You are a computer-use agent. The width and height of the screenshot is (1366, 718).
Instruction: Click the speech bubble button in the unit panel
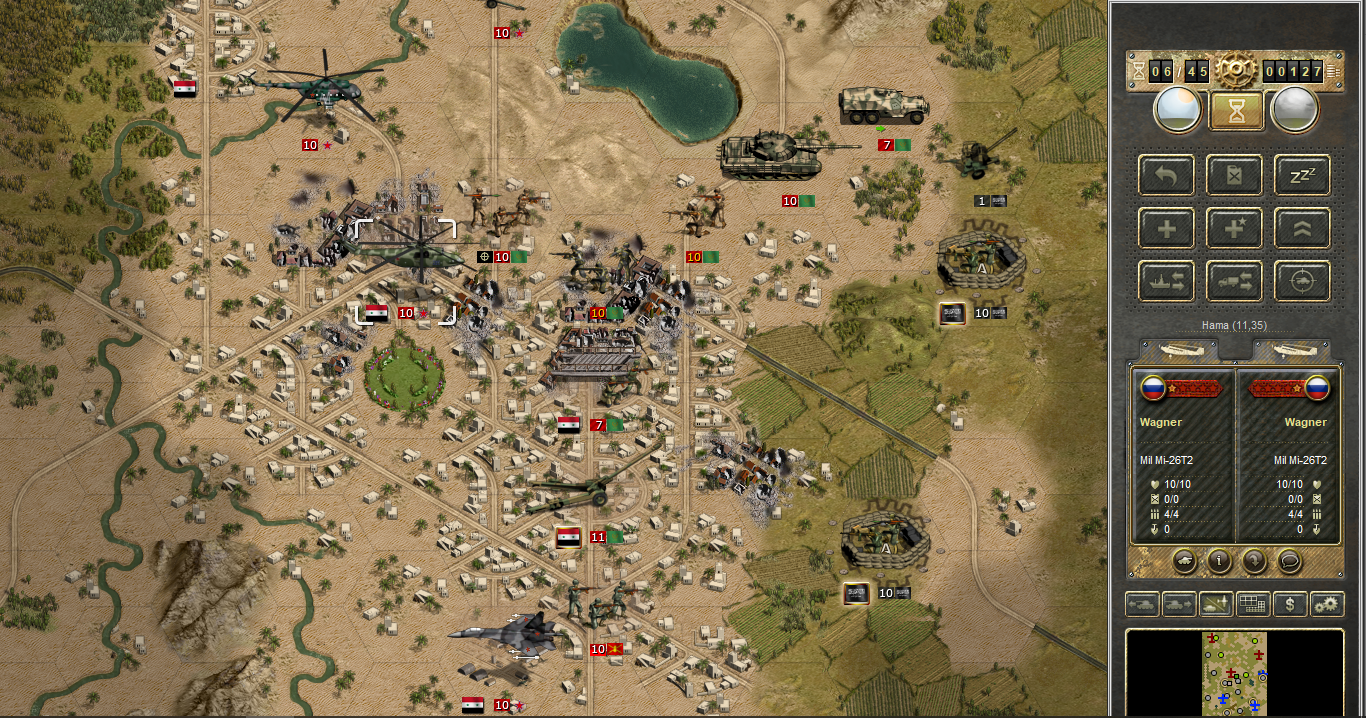click(x=1290, y=561)
